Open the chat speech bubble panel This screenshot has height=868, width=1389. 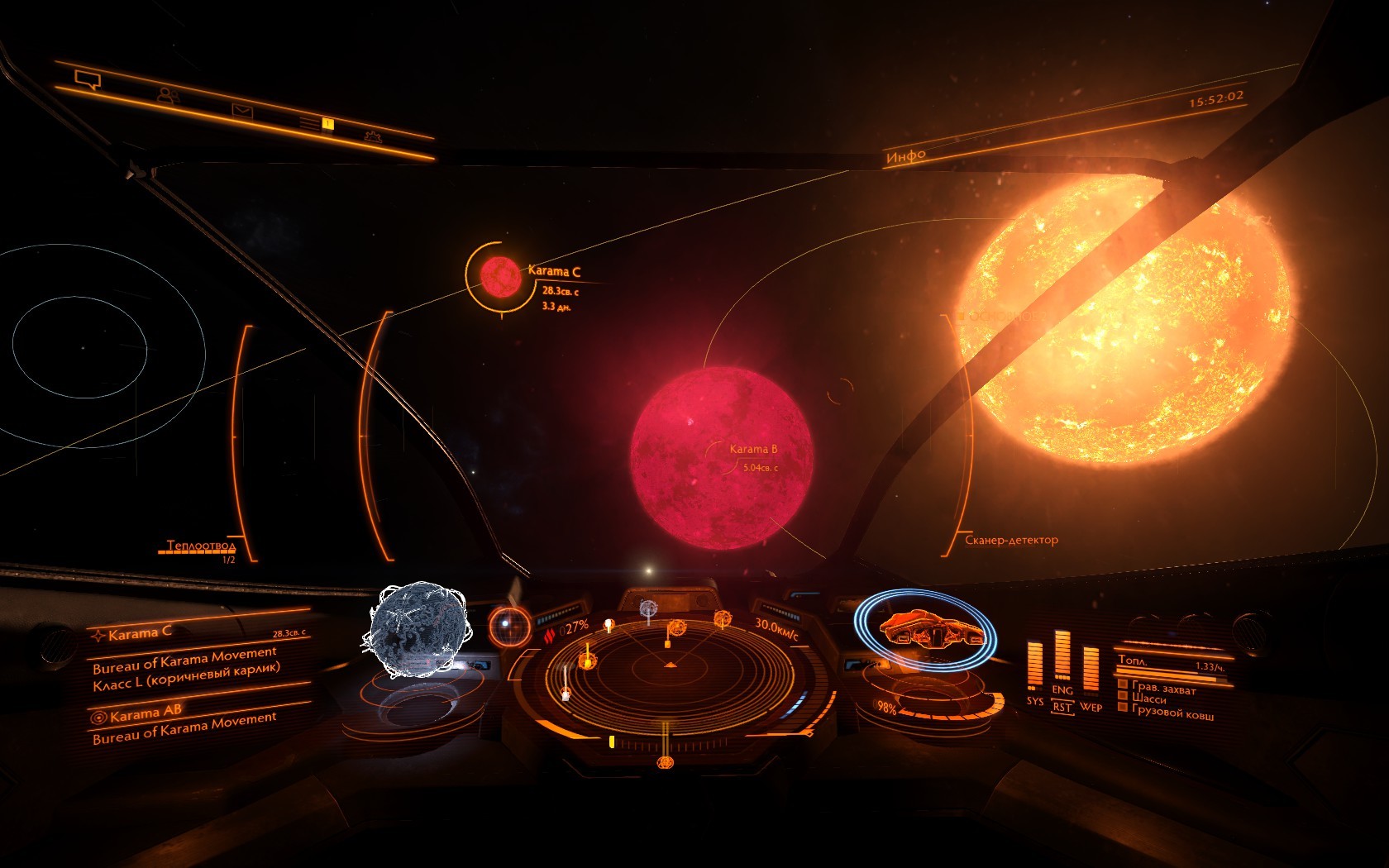coord(87,79)
